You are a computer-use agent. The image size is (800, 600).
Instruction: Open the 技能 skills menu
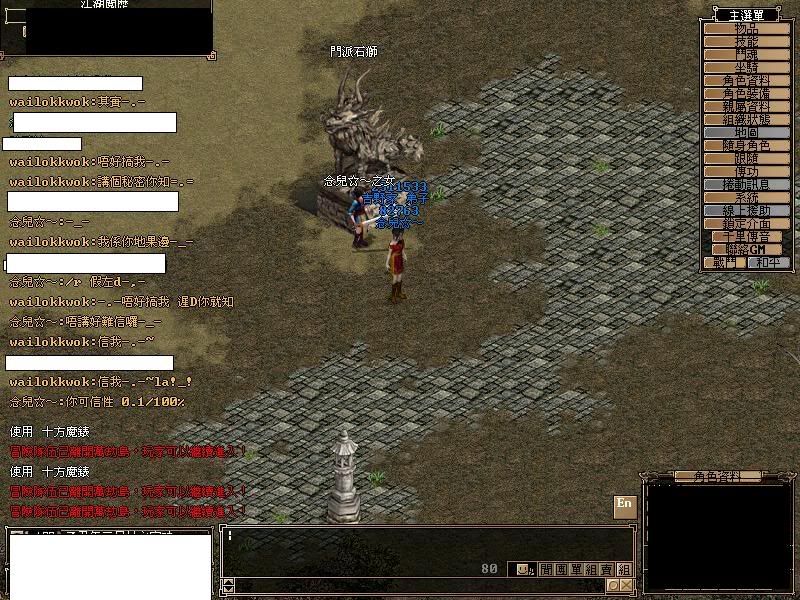(x=746, y=42)
